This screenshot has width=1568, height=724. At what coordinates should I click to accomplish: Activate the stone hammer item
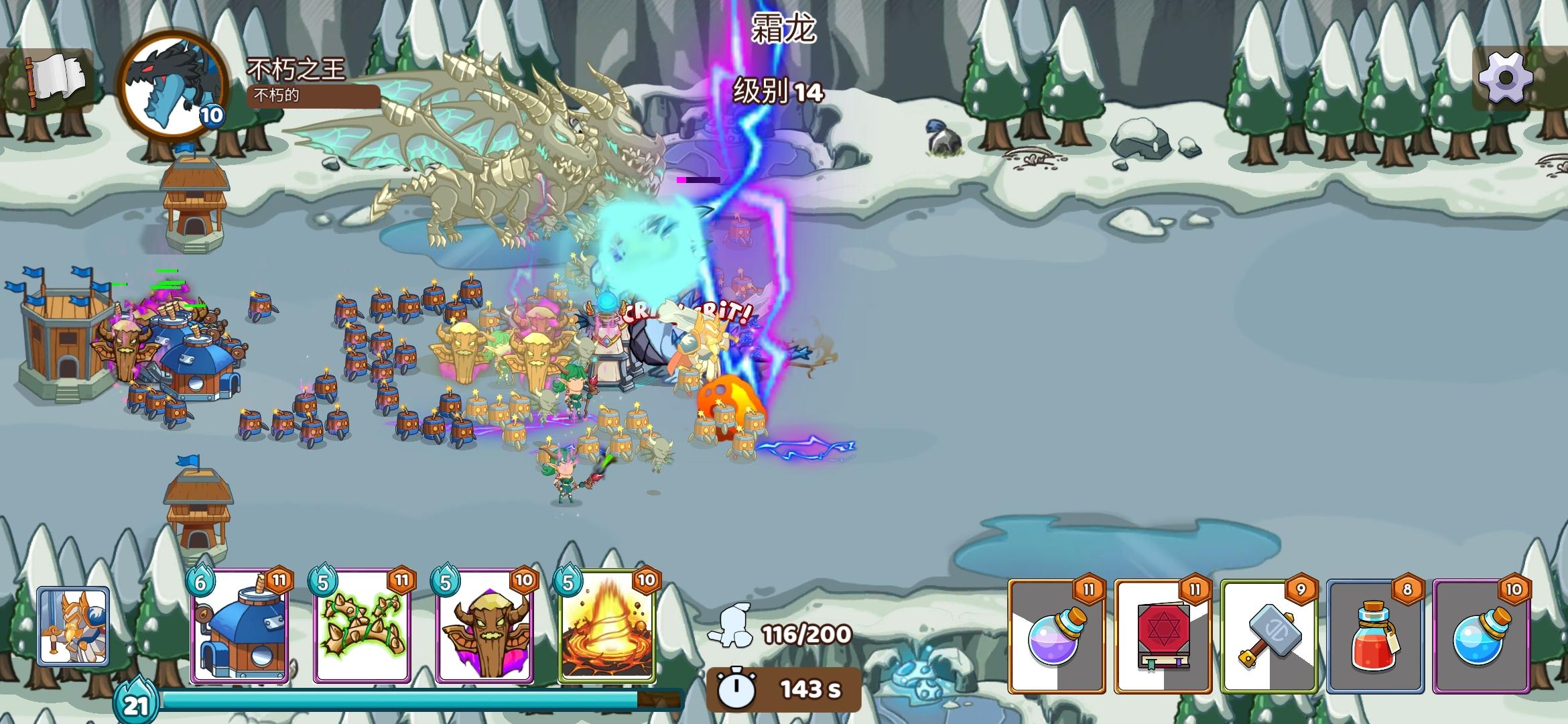[x=1268, y=636]
